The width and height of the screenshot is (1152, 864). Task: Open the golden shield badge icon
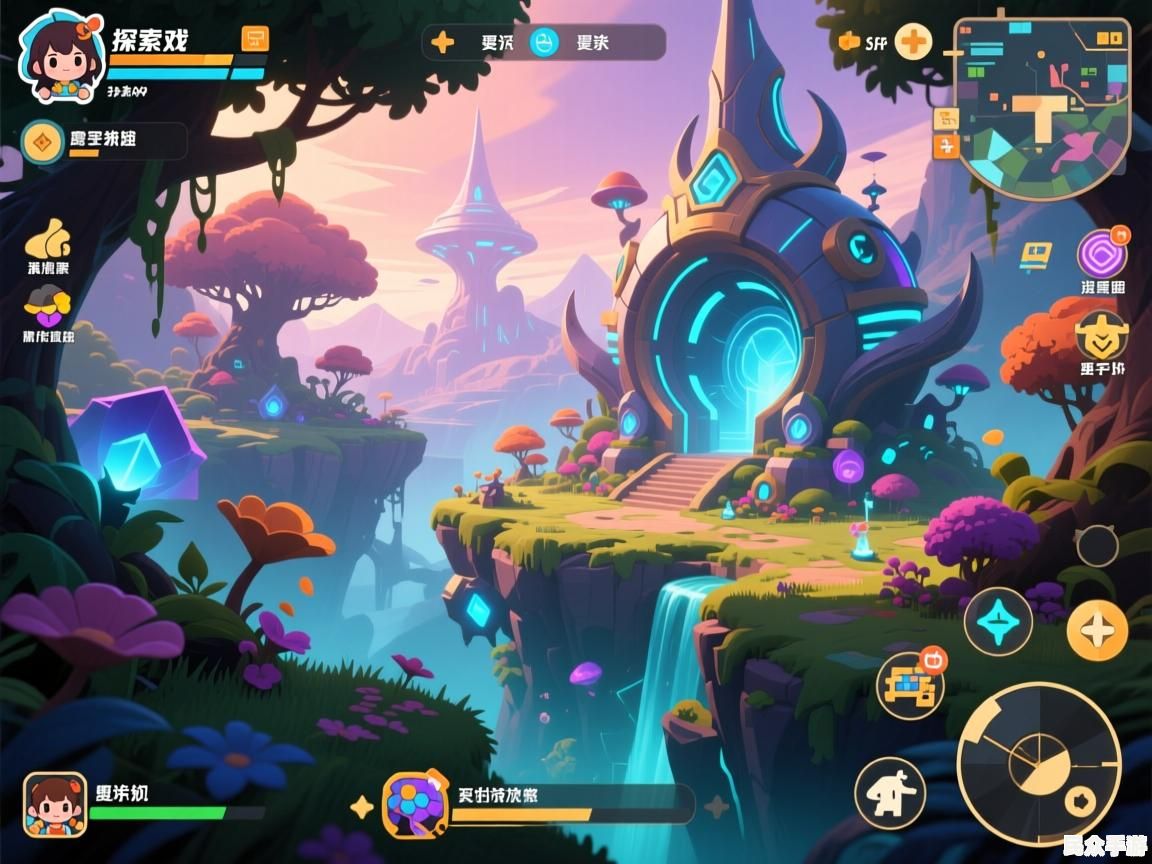coord(1102,335)
